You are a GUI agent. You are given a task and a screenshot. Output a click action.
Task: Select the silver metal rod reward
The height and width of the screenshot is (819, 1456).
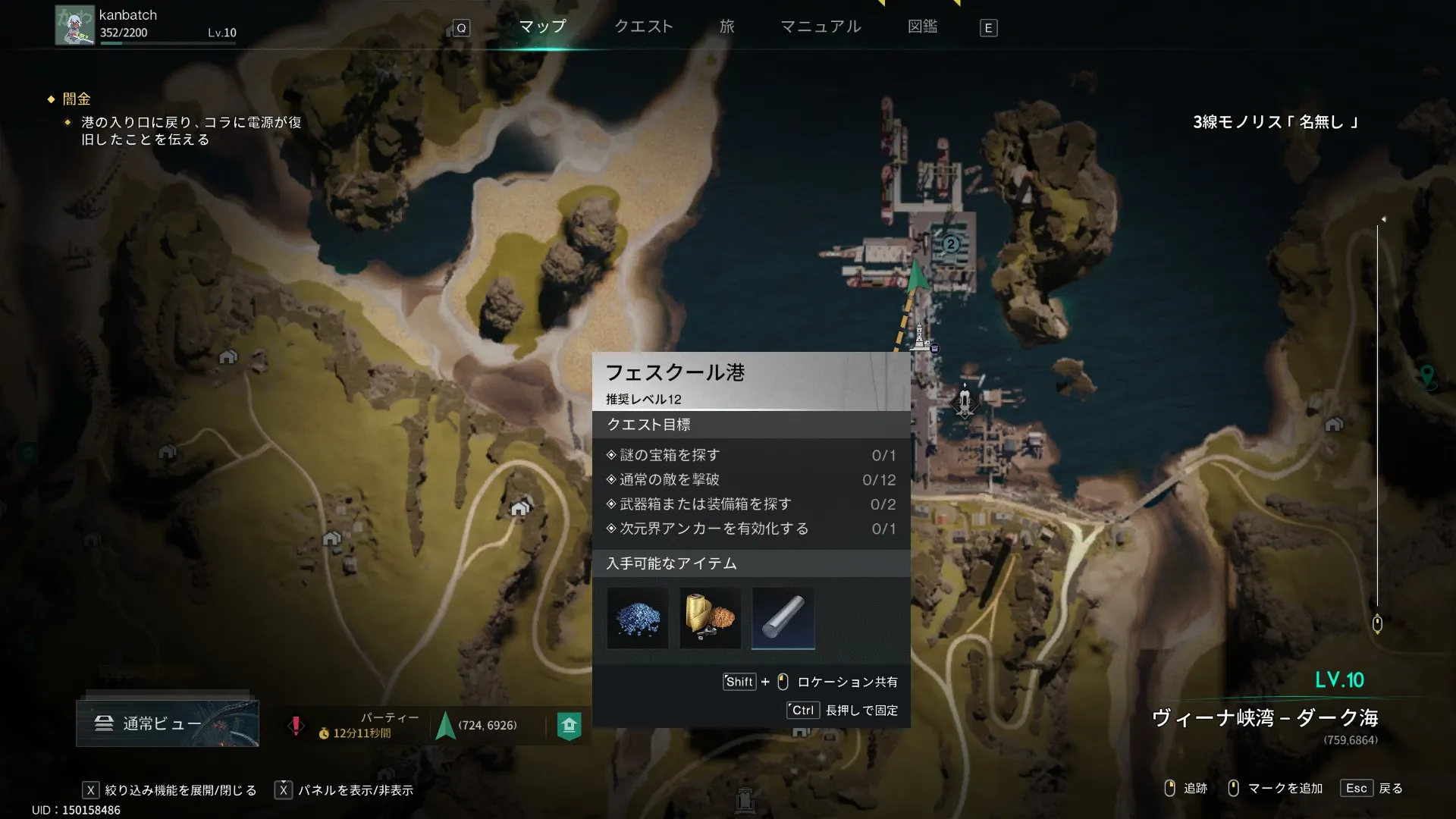pyautogui.click(x=783, y=619)
